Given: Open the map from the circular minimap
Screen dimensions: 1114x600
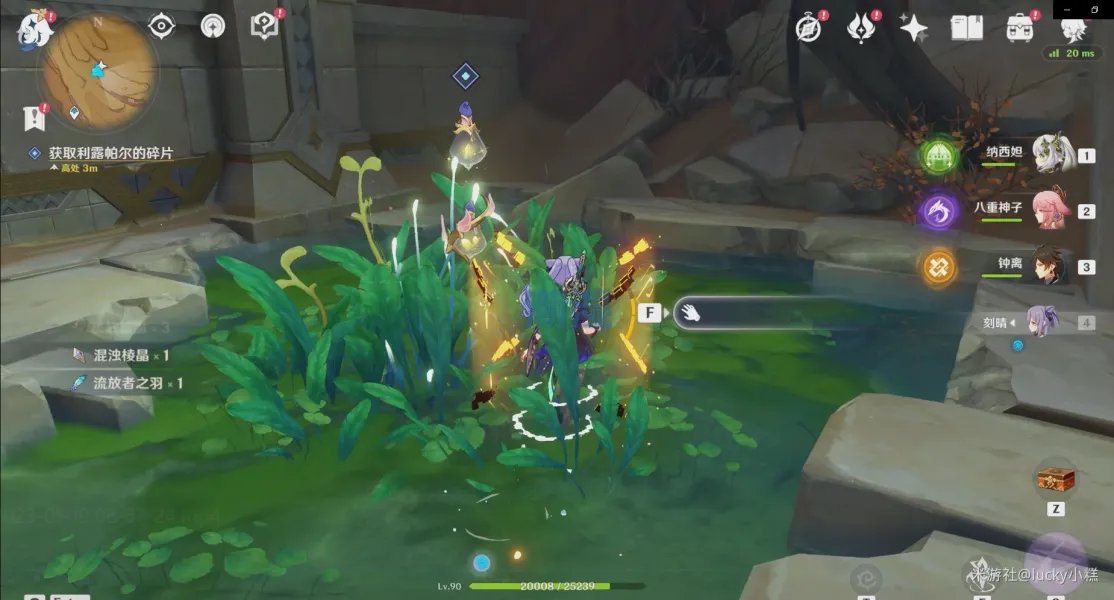Looking at the screenshot, I should [x=97, y=70].
